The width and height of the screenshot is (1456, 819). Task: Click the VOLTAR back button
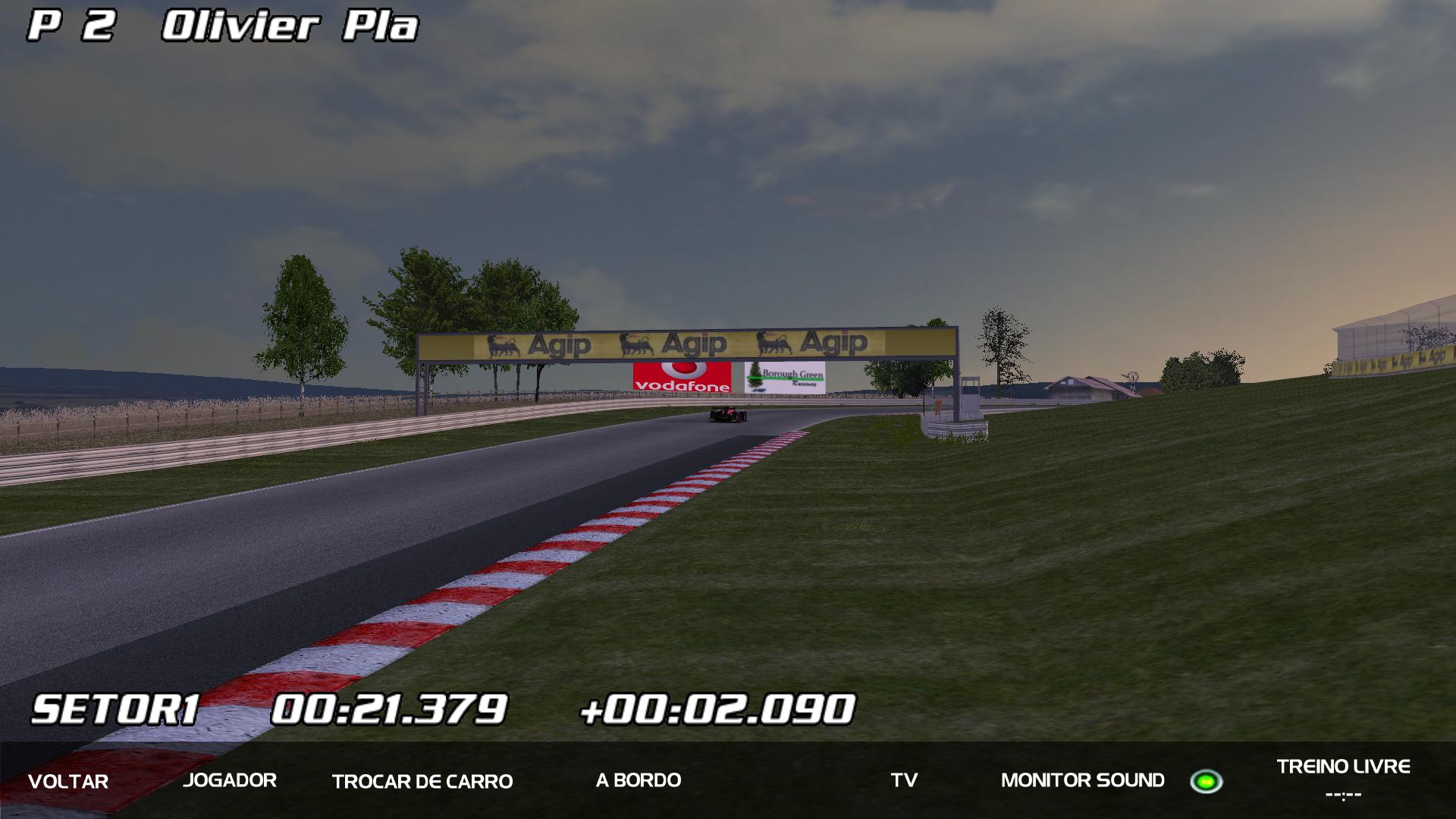click(68, 781)
